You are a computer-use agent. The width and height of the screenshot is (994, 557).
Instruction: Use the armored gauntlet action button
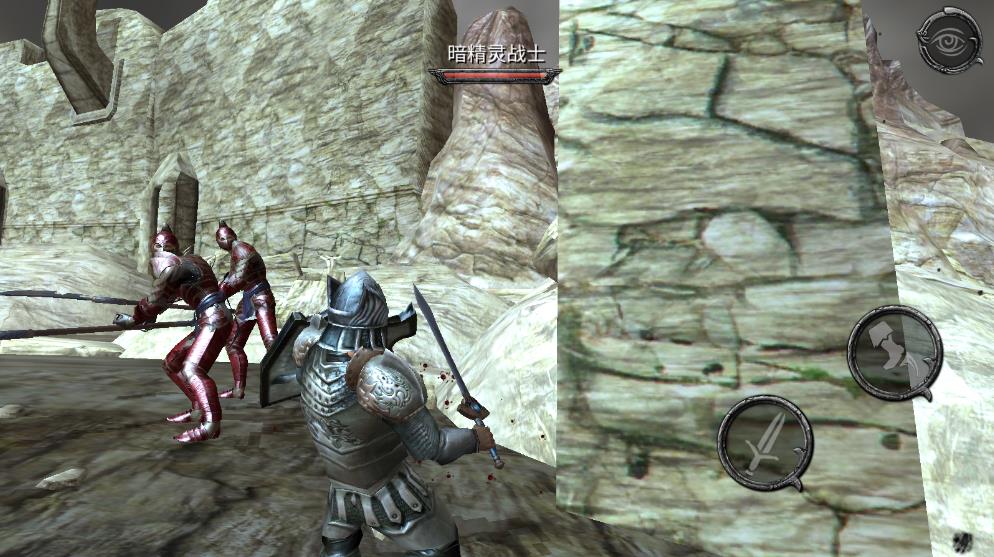pyautogui.click(x=894, y=353)
